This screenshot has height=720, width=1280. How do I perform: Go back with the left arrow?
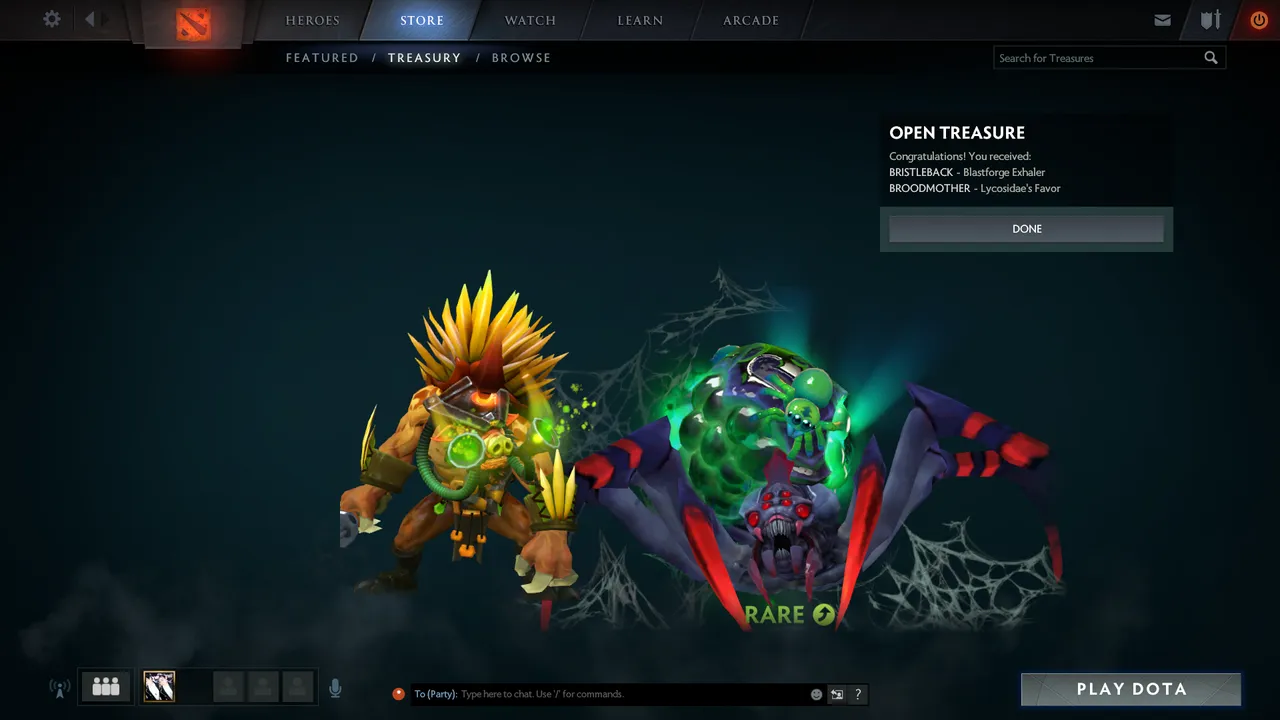click(90, 19)
